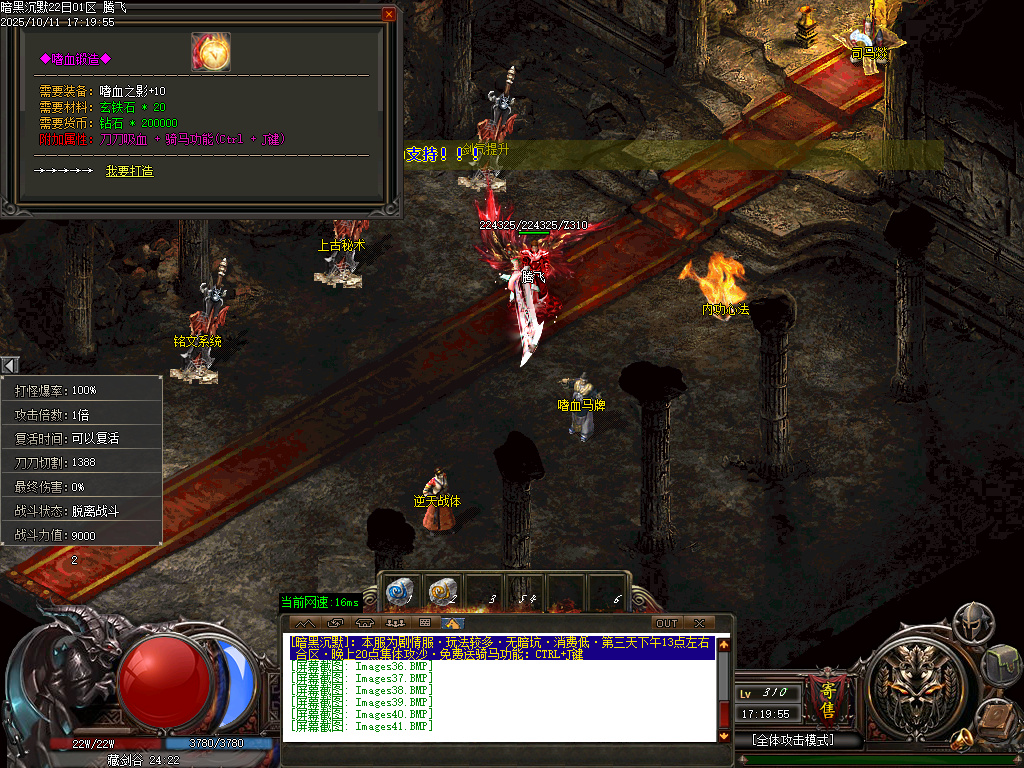The height and width of the screenshot is (768, 1024).
Task: Choose the 我要打造 forge link
Action: click(129, 171)
